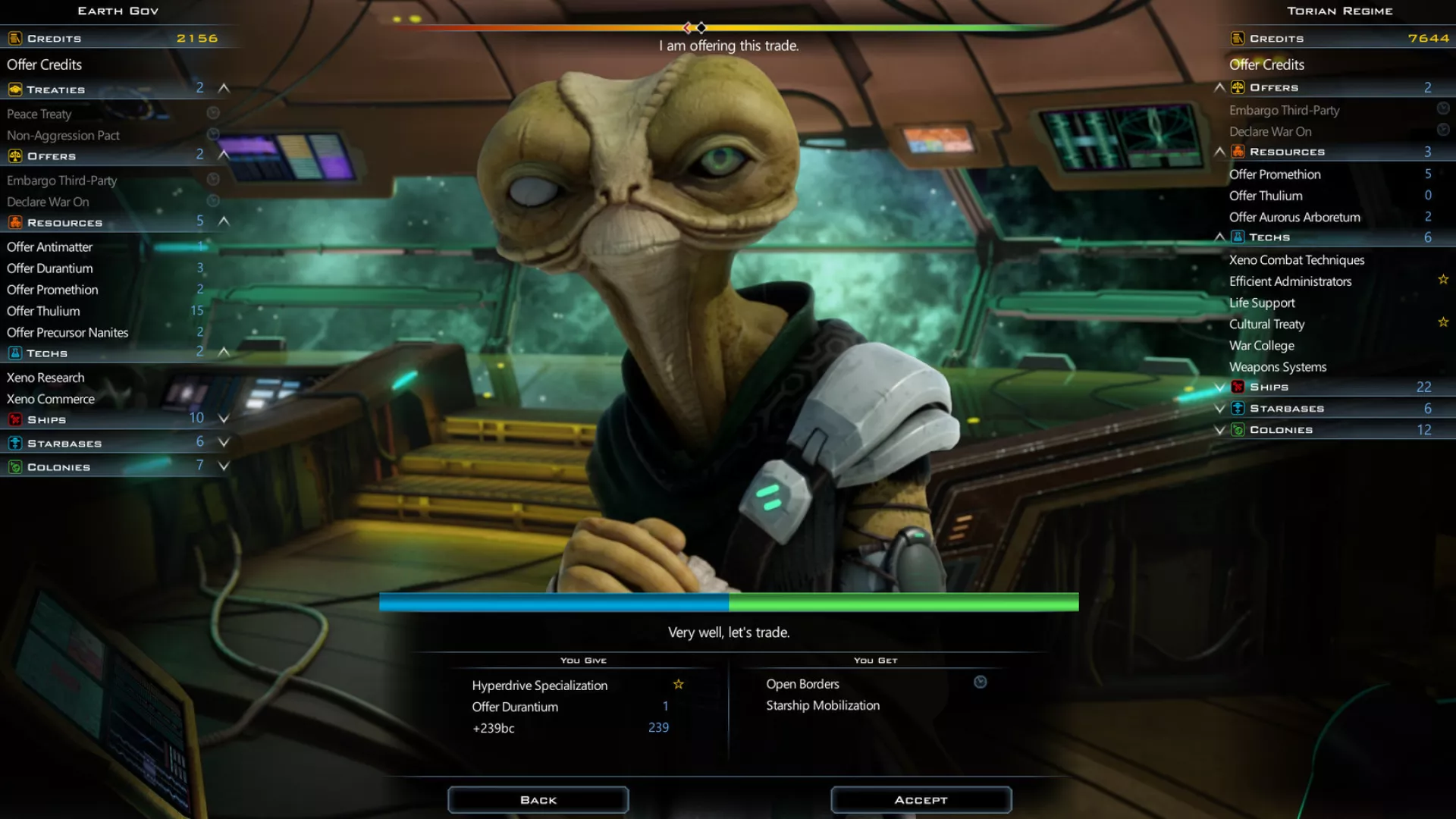
Task: Collapse the Treaties section
Action: 224,89
